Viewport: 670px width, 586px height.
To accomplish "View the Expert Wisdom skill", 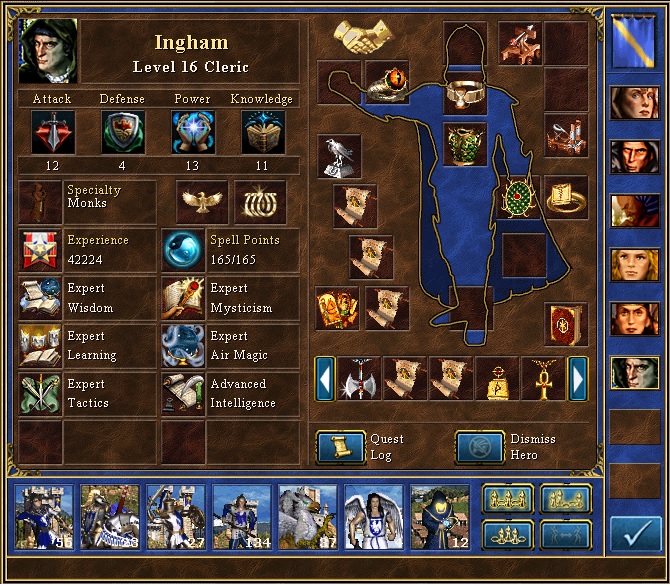I will coord(40,299).
